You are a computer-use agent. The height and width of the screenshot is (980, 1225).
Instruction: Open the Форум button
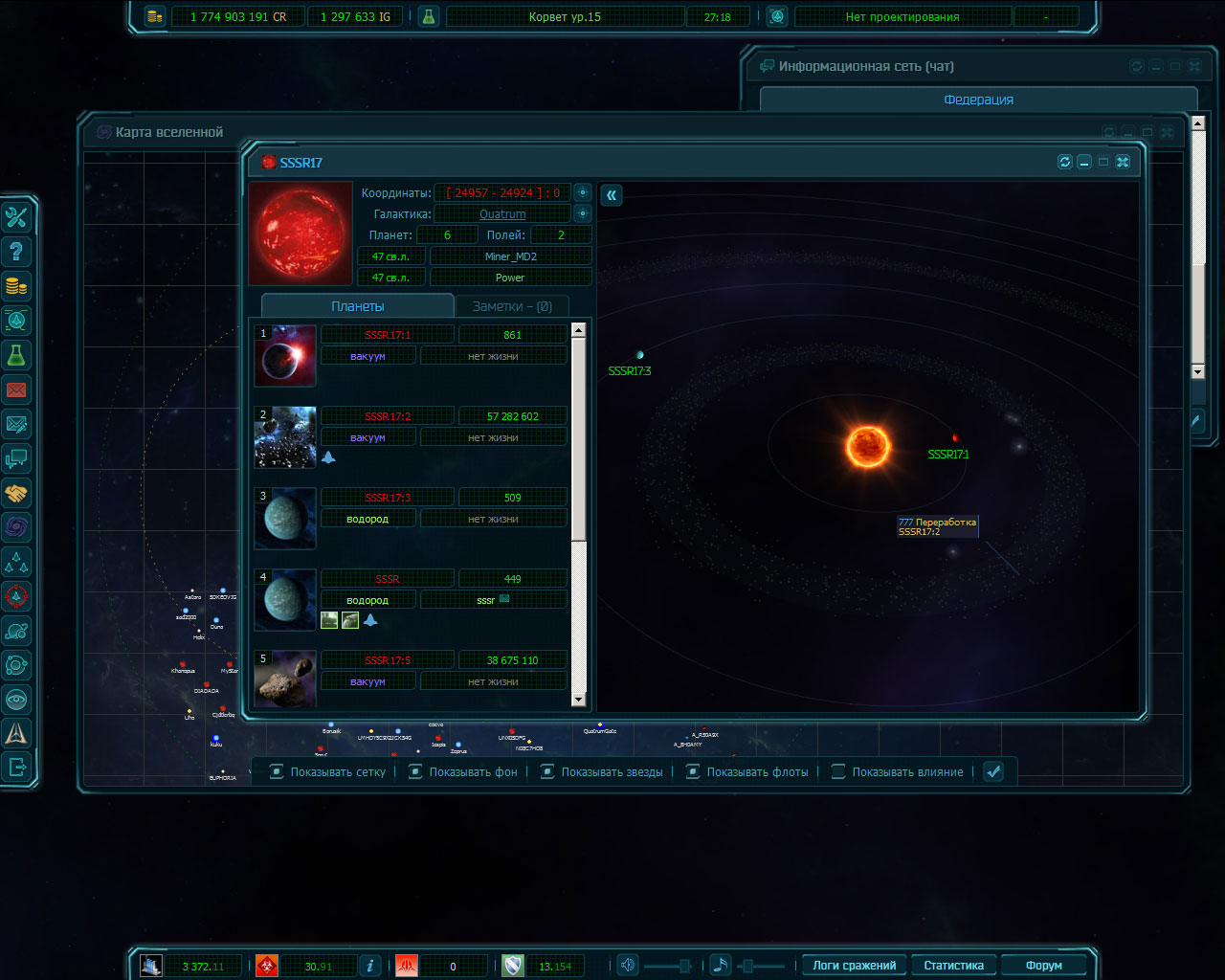1043,966
